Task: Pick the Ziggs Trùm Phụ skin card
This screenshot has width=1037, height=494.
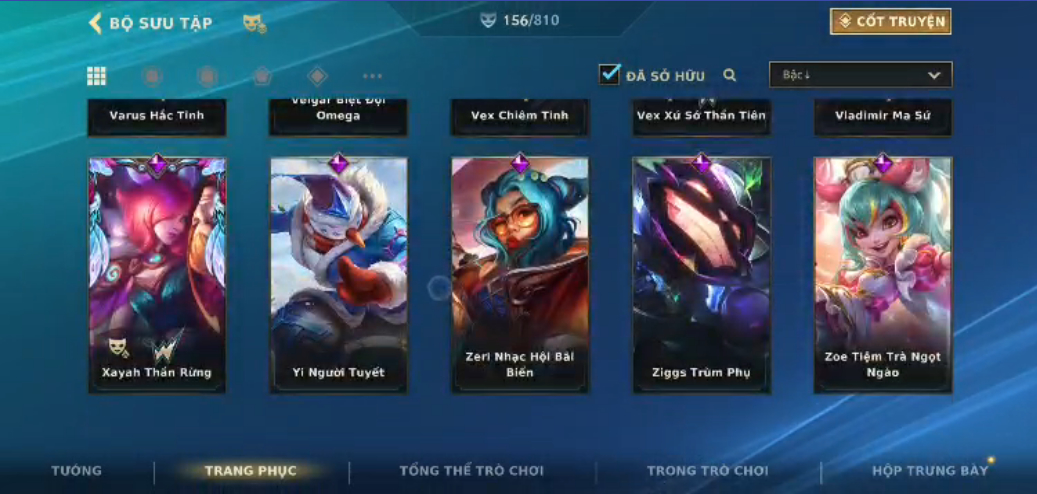Action: (701, 274)
